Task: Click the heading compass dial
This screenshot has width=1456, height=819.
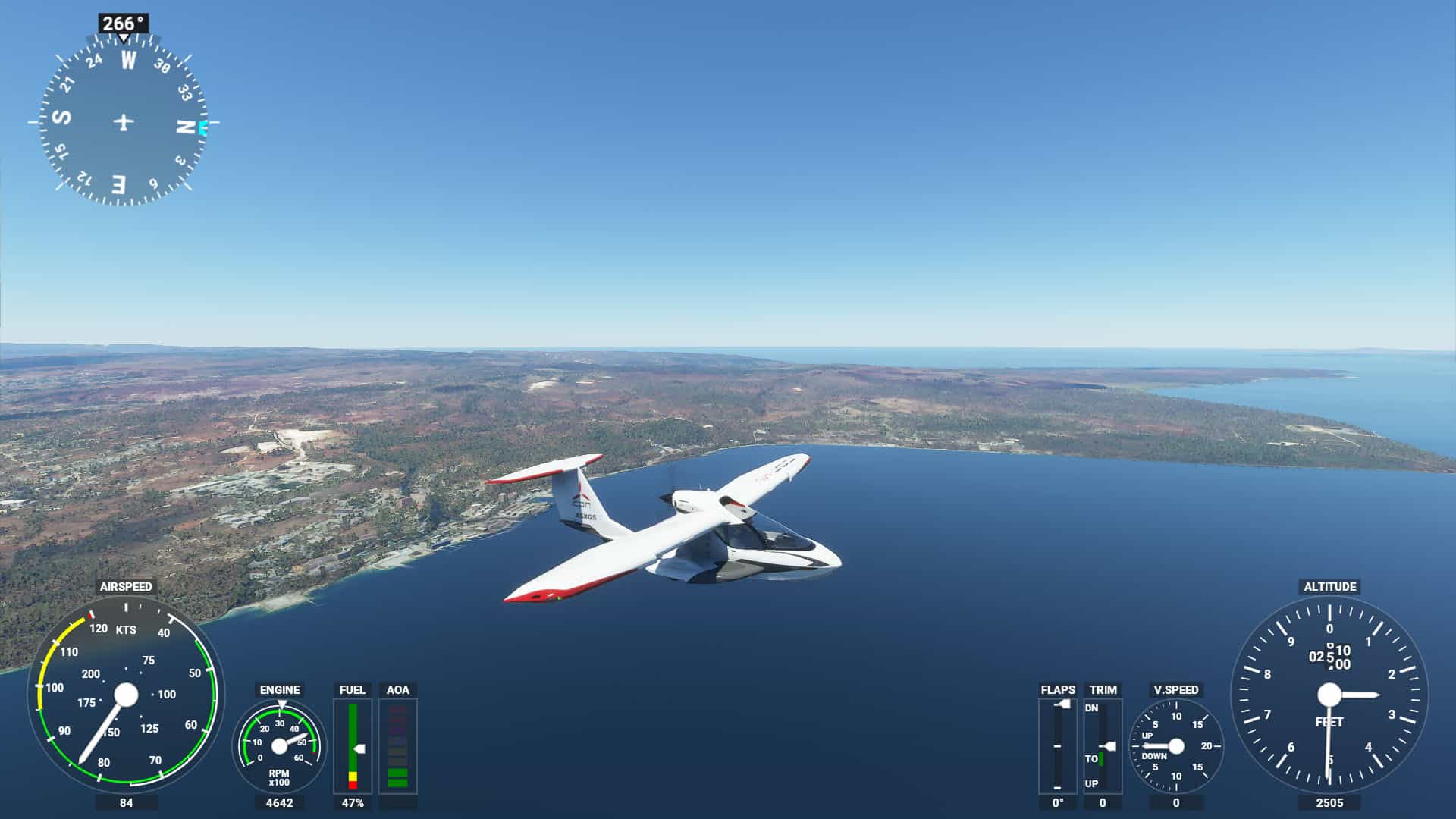Action: pos(123,121)
